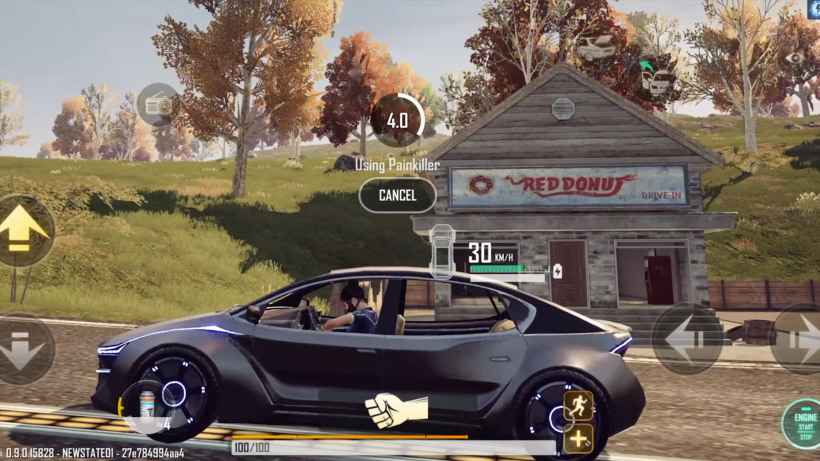Tap the reverse down-arrow button
The height and width of the screenshot is (461, 820).
(24, 349)
